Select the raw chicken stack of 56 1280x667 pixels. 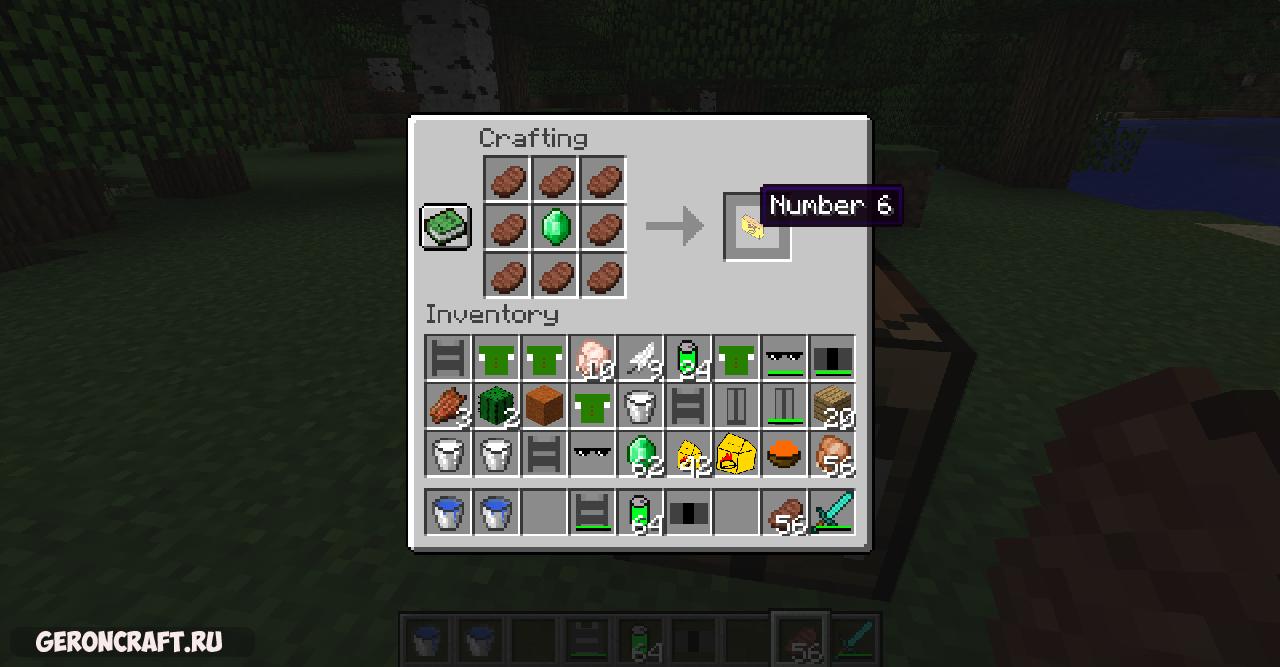pyautogui.click(x=832, y=455)
